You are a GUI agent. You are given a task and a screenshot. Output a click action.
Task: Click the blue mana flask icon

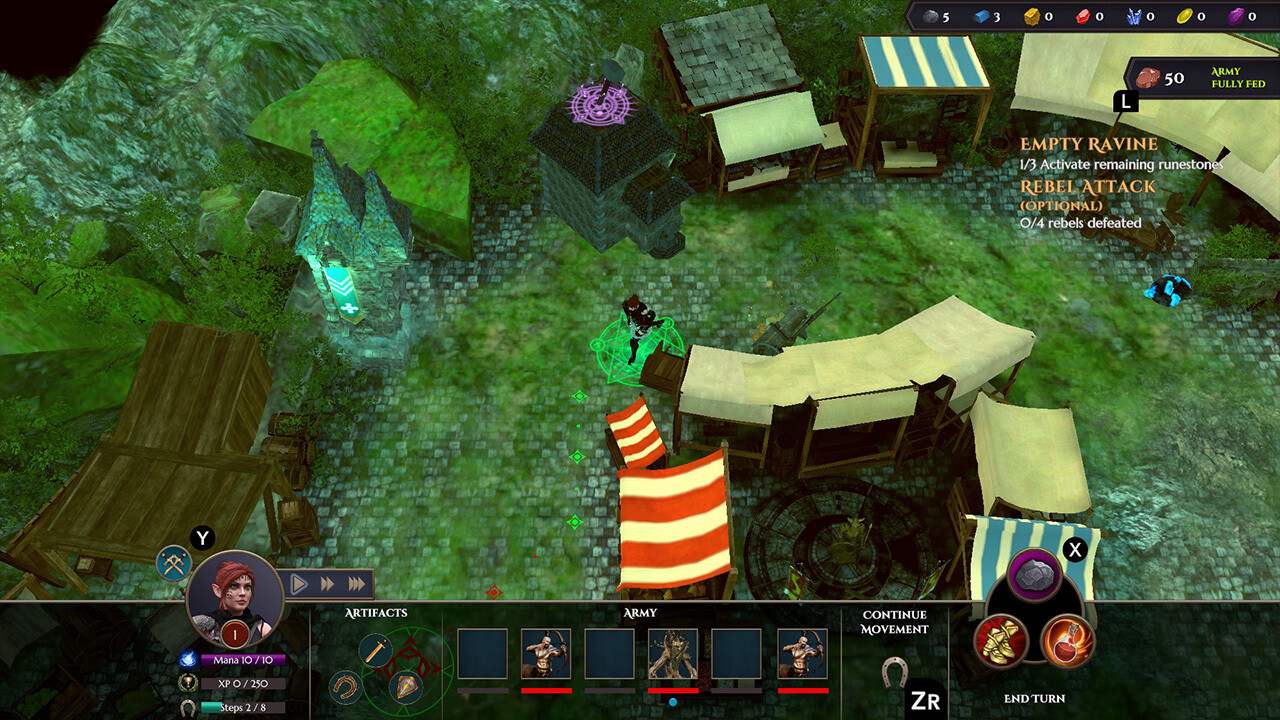click(188, 659)
